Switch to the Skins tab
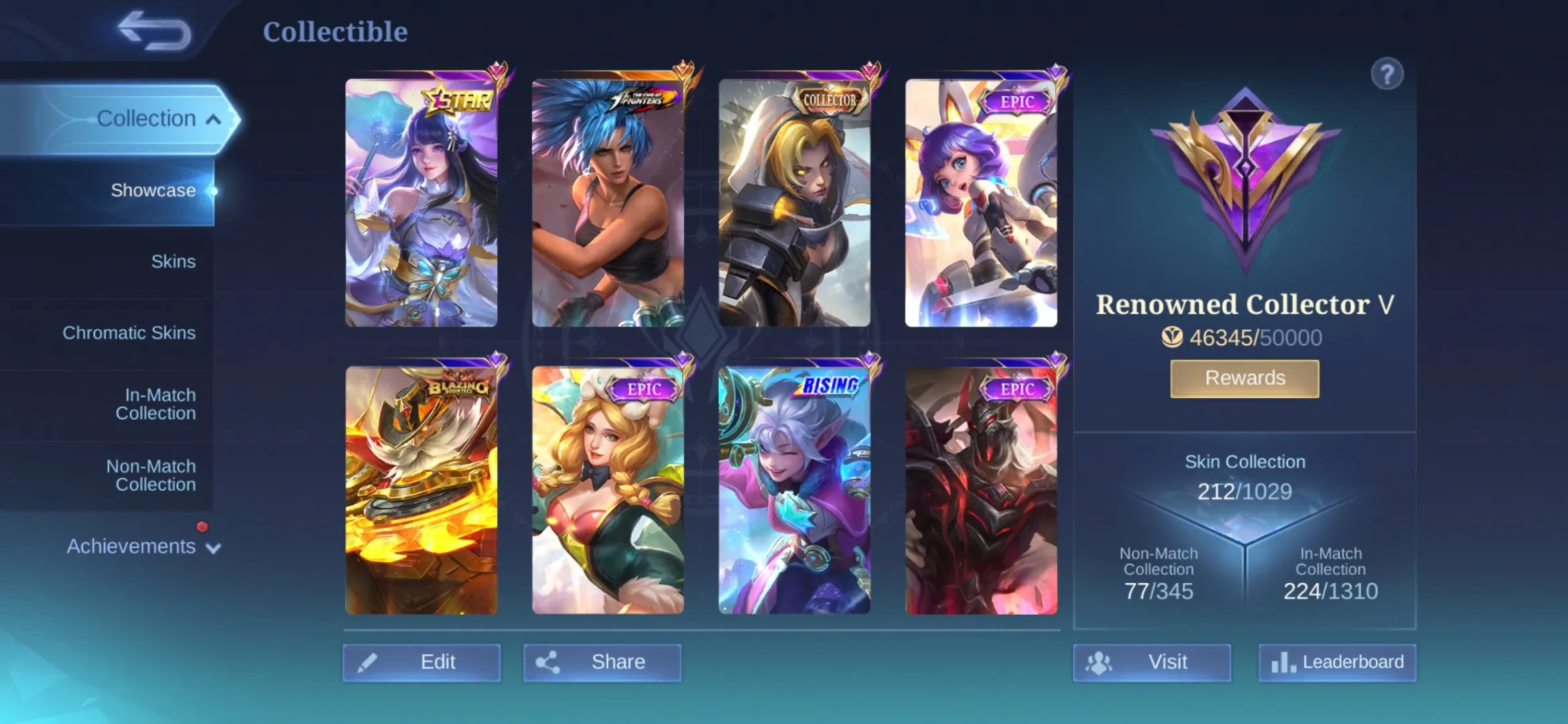 (x=173, y=261)
